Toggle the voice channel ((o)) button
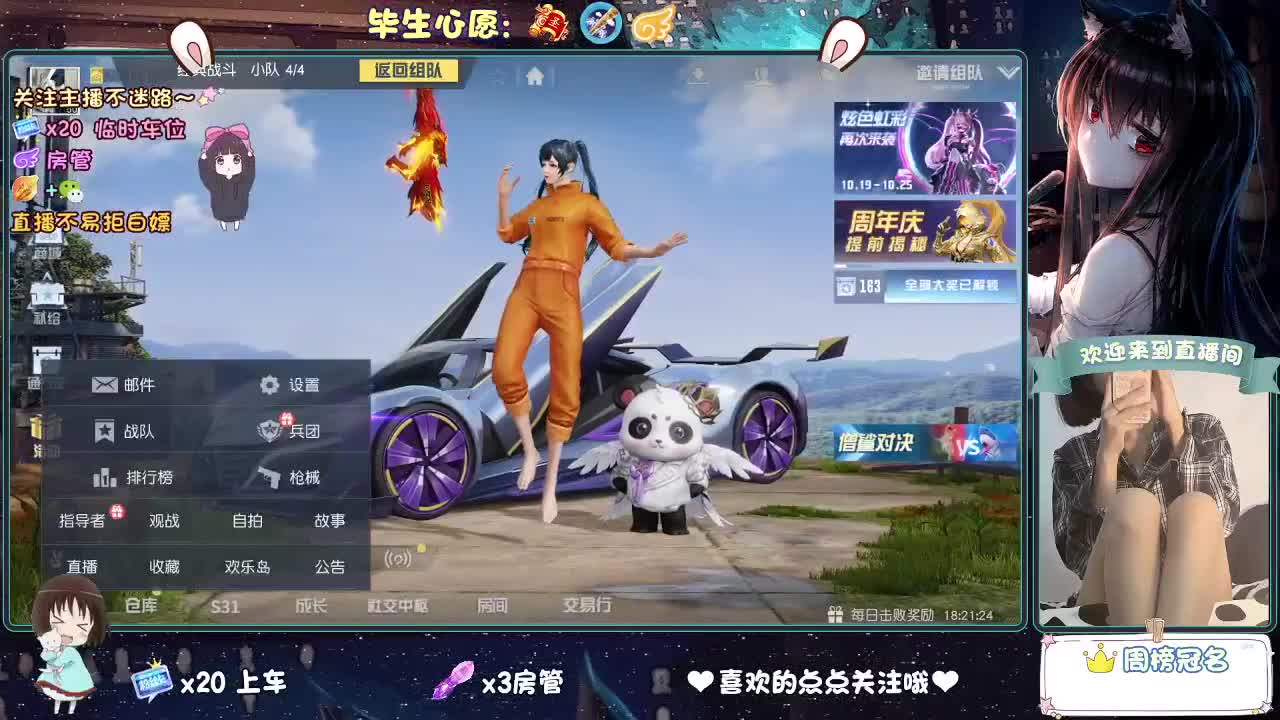The width and height of the screenshot is (1280, 720). click(399, 557)
